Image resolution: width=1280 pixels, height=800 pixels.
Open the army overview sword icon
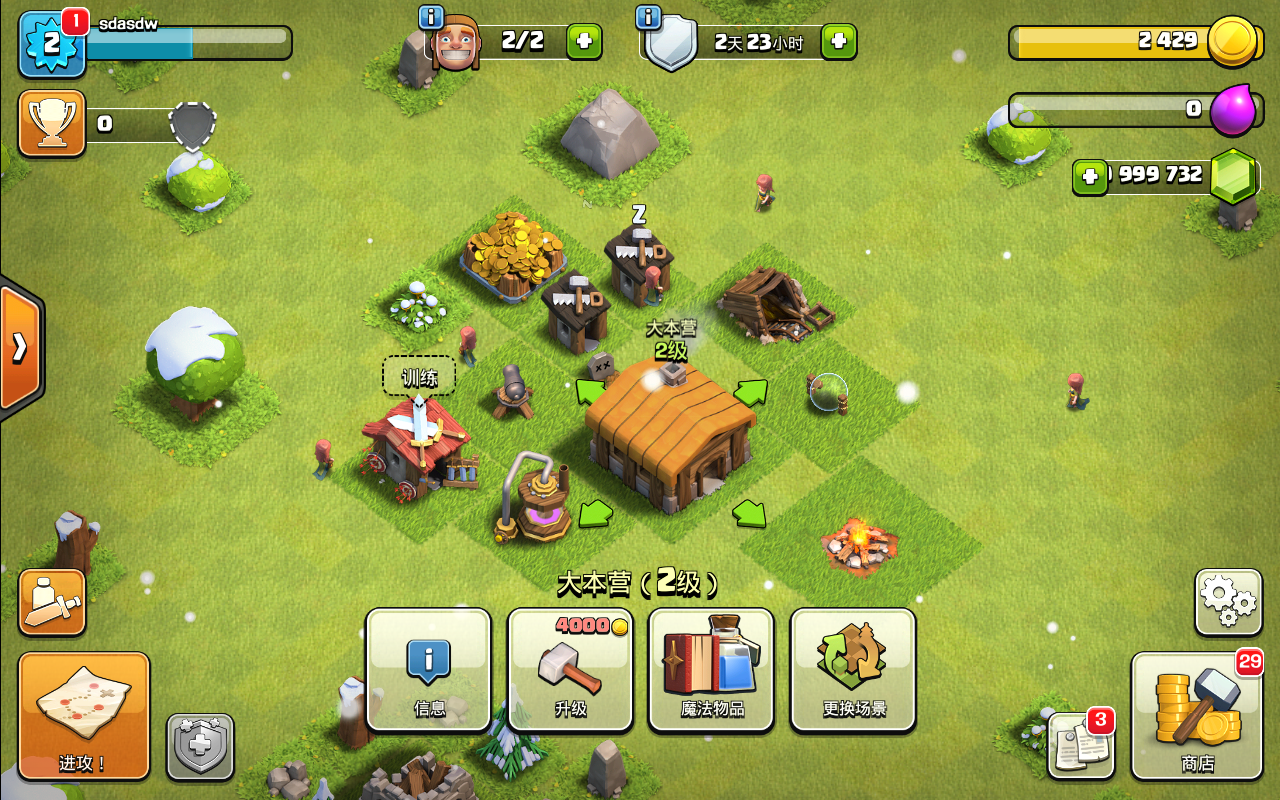click(x=52, y=602)
